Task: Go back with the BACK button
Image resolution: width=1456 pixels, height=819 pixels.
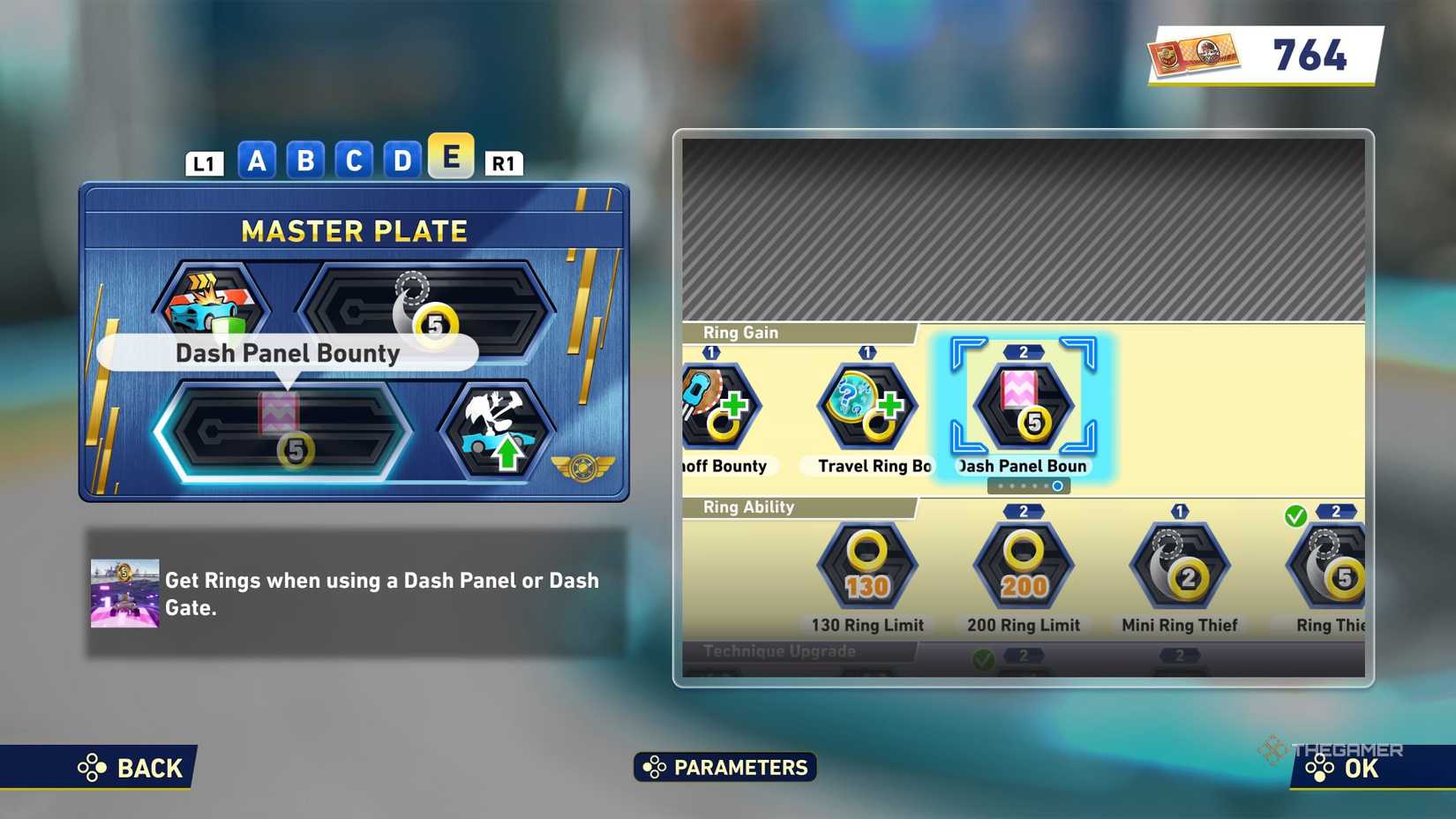Action: tap(131, 768)
